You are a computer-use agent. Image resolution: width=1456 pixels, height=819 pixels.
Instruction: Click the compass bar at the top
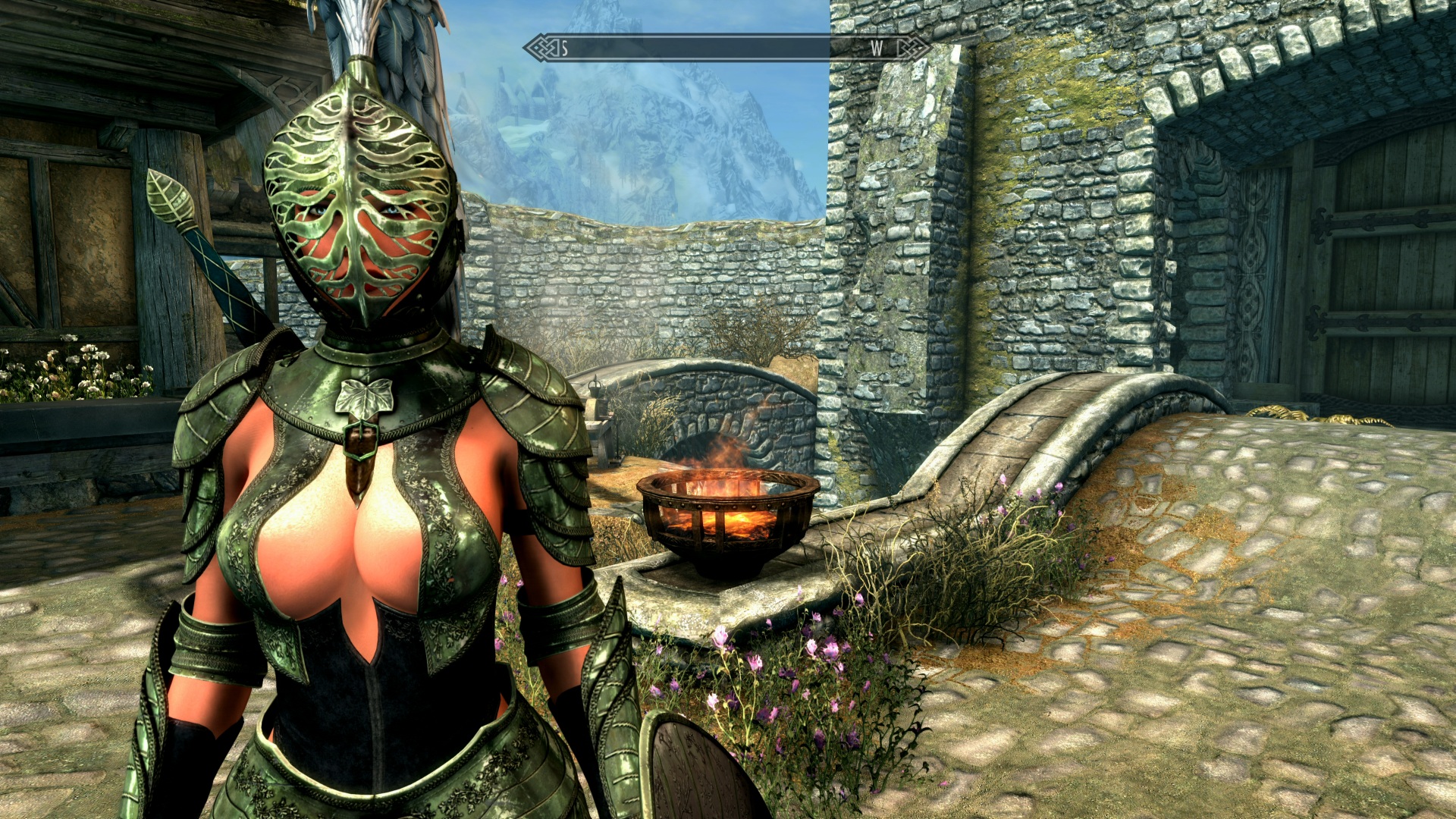(x=726, y=49)
